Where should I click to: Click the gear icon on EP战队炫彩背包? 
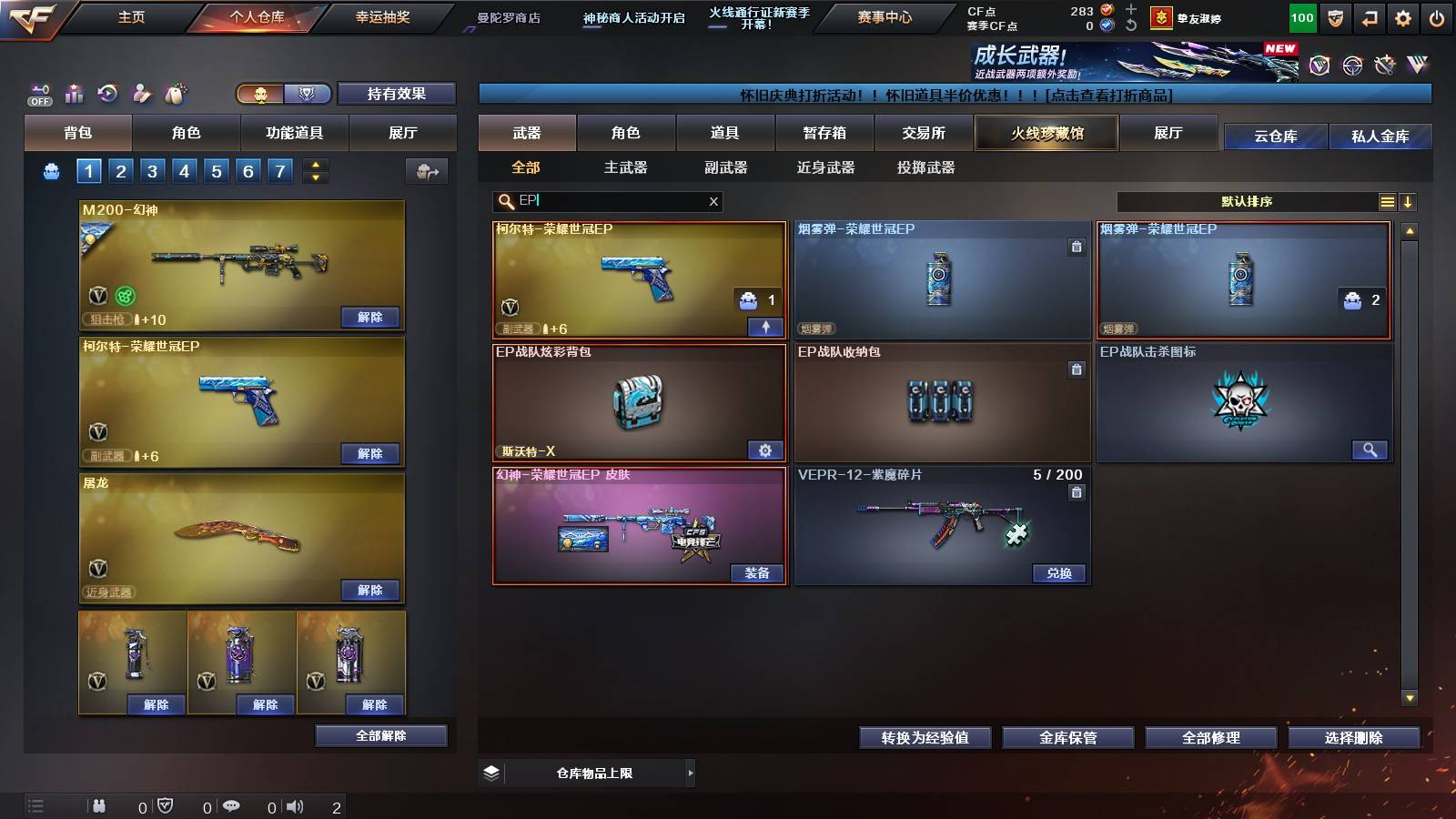(x=765, y=450)
